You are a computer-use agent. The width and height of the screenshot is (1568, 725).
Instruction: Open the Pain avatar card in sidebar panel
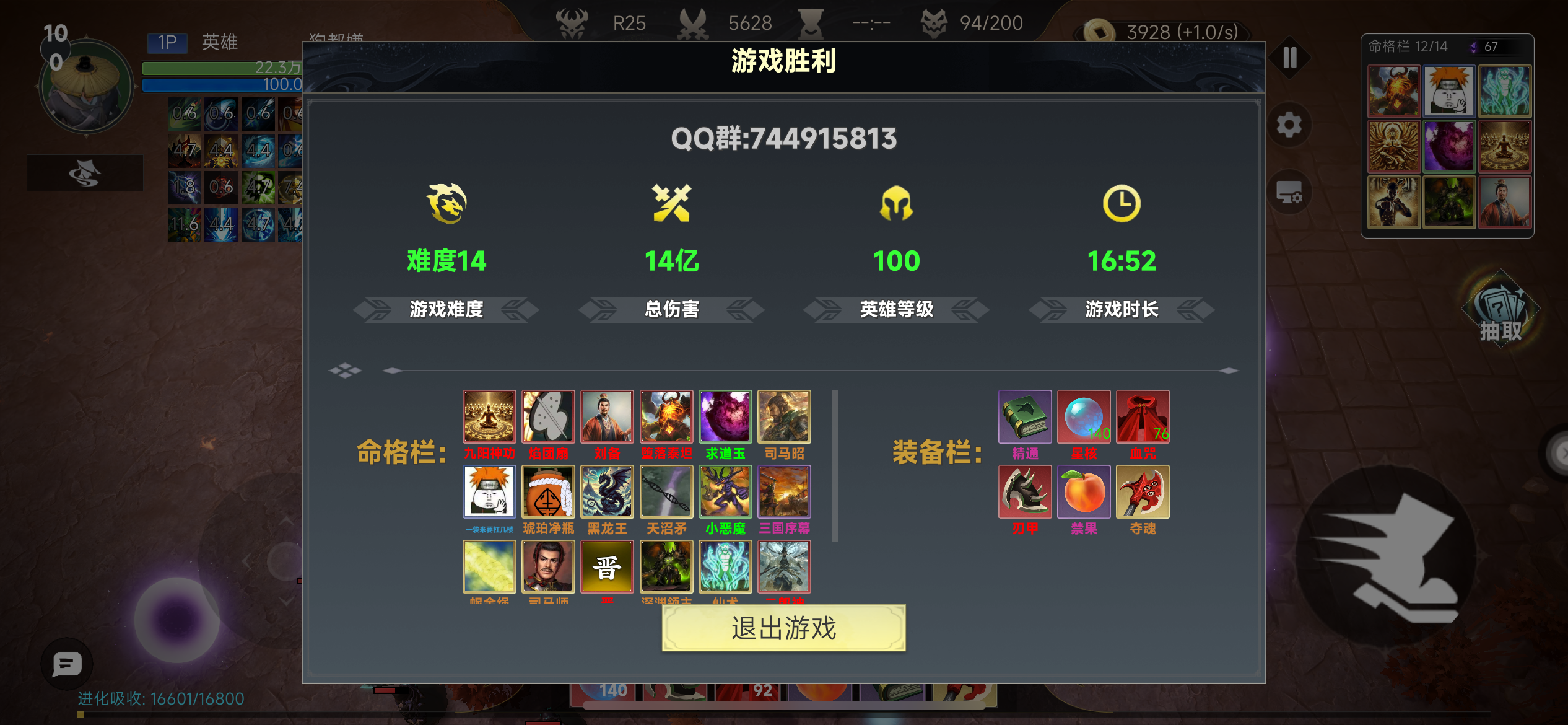tap(1449, 91)
